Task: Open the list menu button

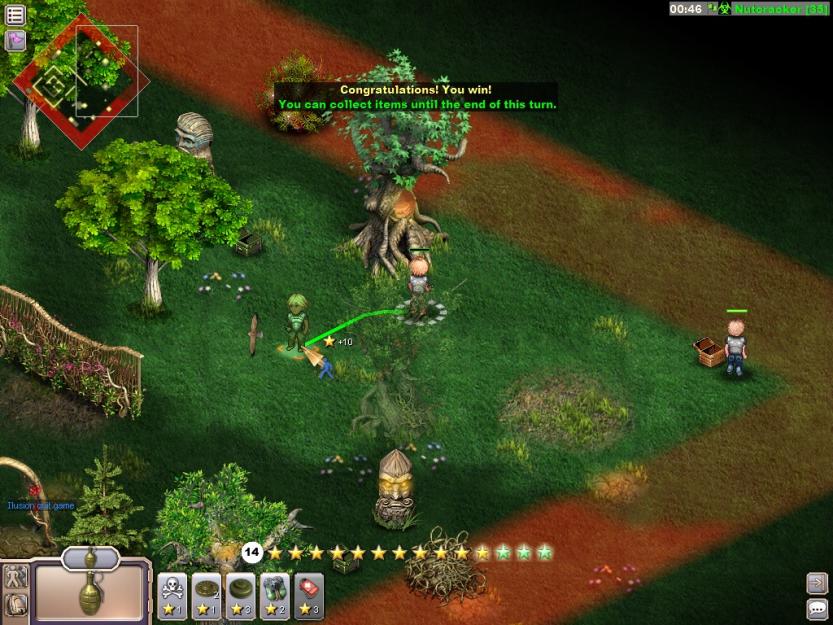Action: 15,15
